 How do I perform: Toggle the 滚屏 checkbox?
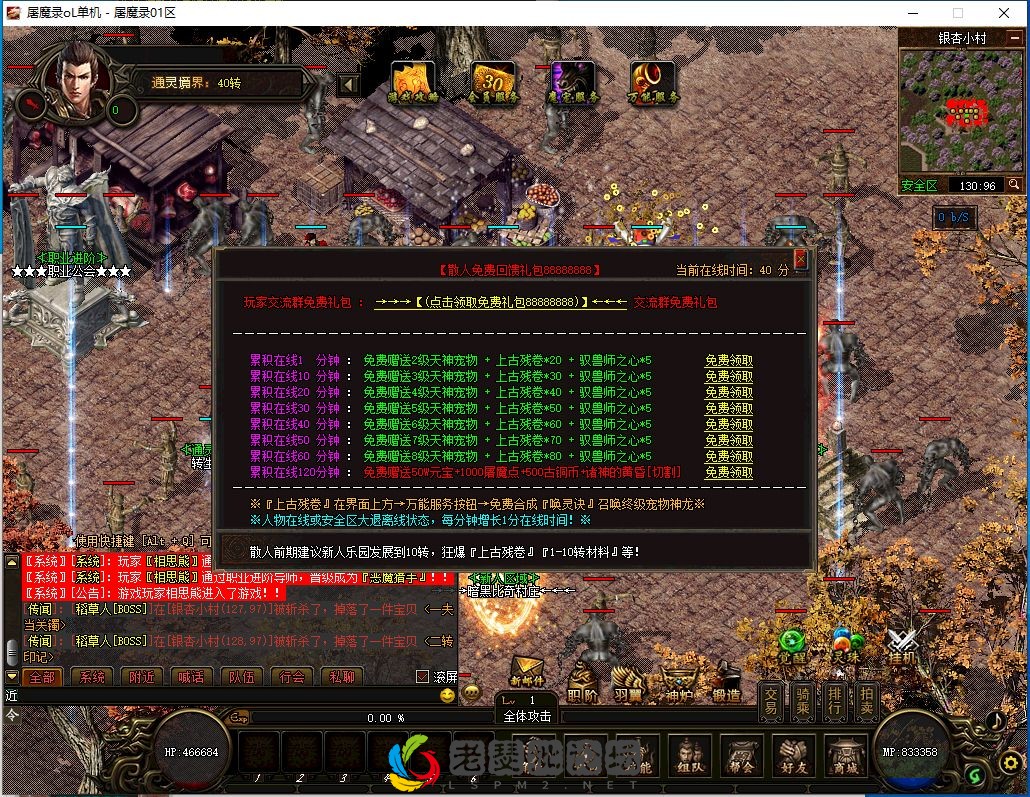[422, 677]
